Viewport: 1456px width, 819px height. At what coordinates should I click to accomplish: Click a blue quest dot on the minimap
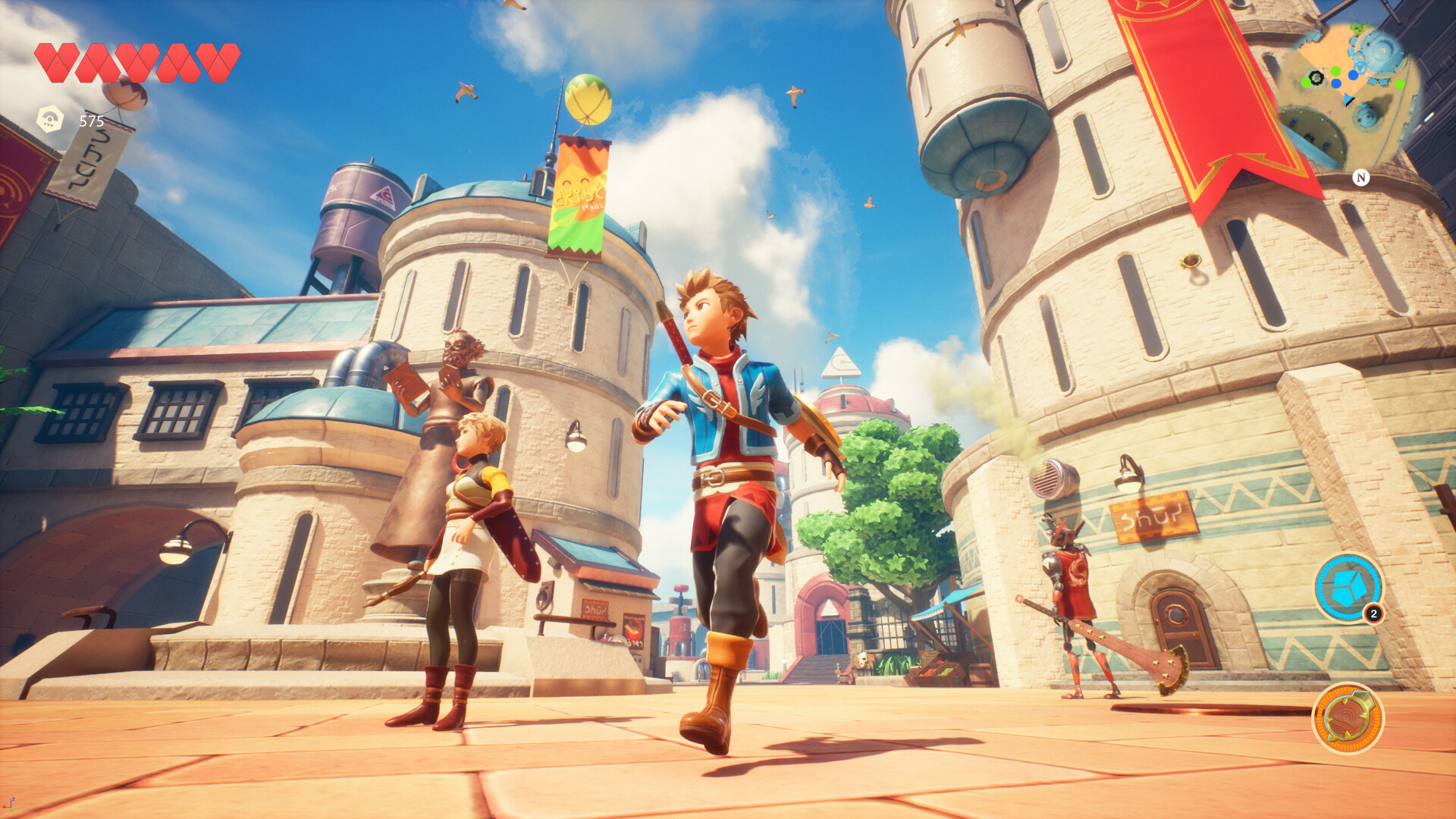coord(1353,74)
